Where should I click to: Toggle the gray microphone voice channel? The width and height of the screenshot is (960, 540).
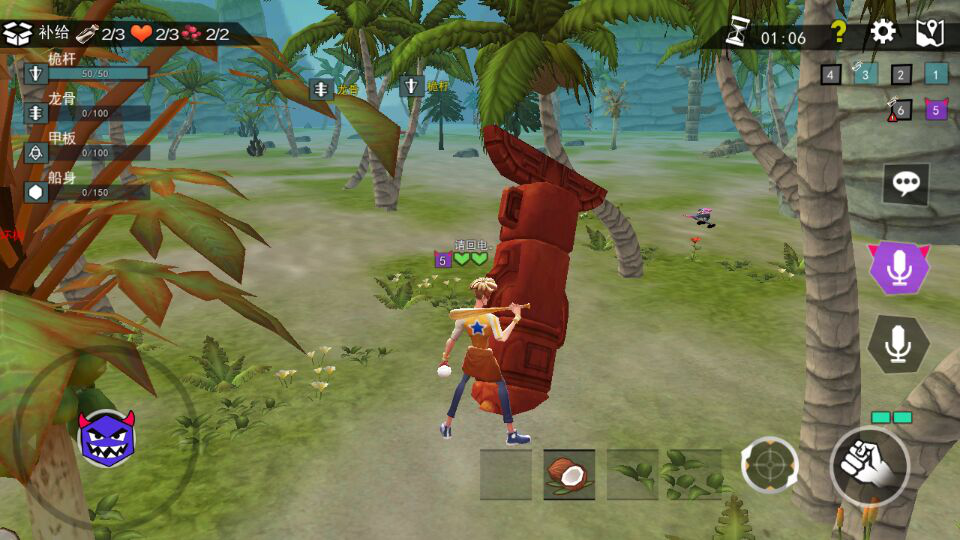pos(899,344)
